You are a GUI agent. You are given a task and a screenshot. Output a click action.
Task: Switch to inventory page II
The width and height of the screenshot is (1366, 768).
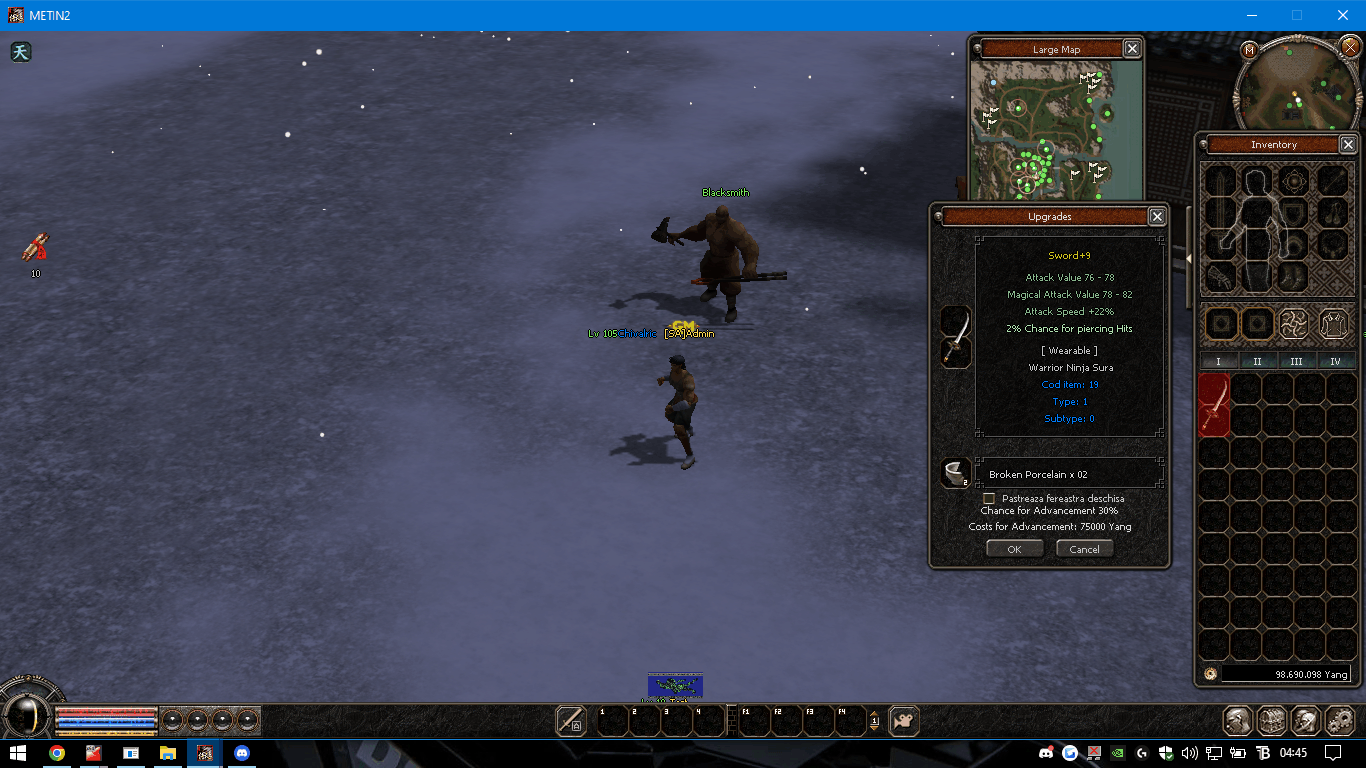click(x=1257, y=362)
